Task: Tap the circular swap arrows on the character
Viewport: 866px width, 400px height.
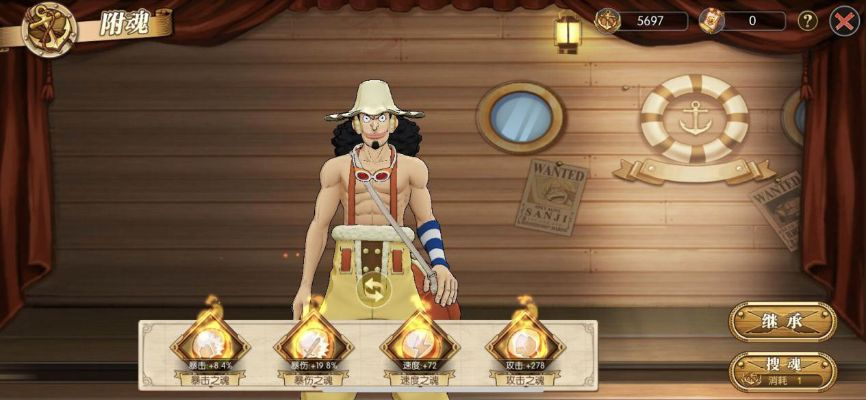Action: (374, 288)
